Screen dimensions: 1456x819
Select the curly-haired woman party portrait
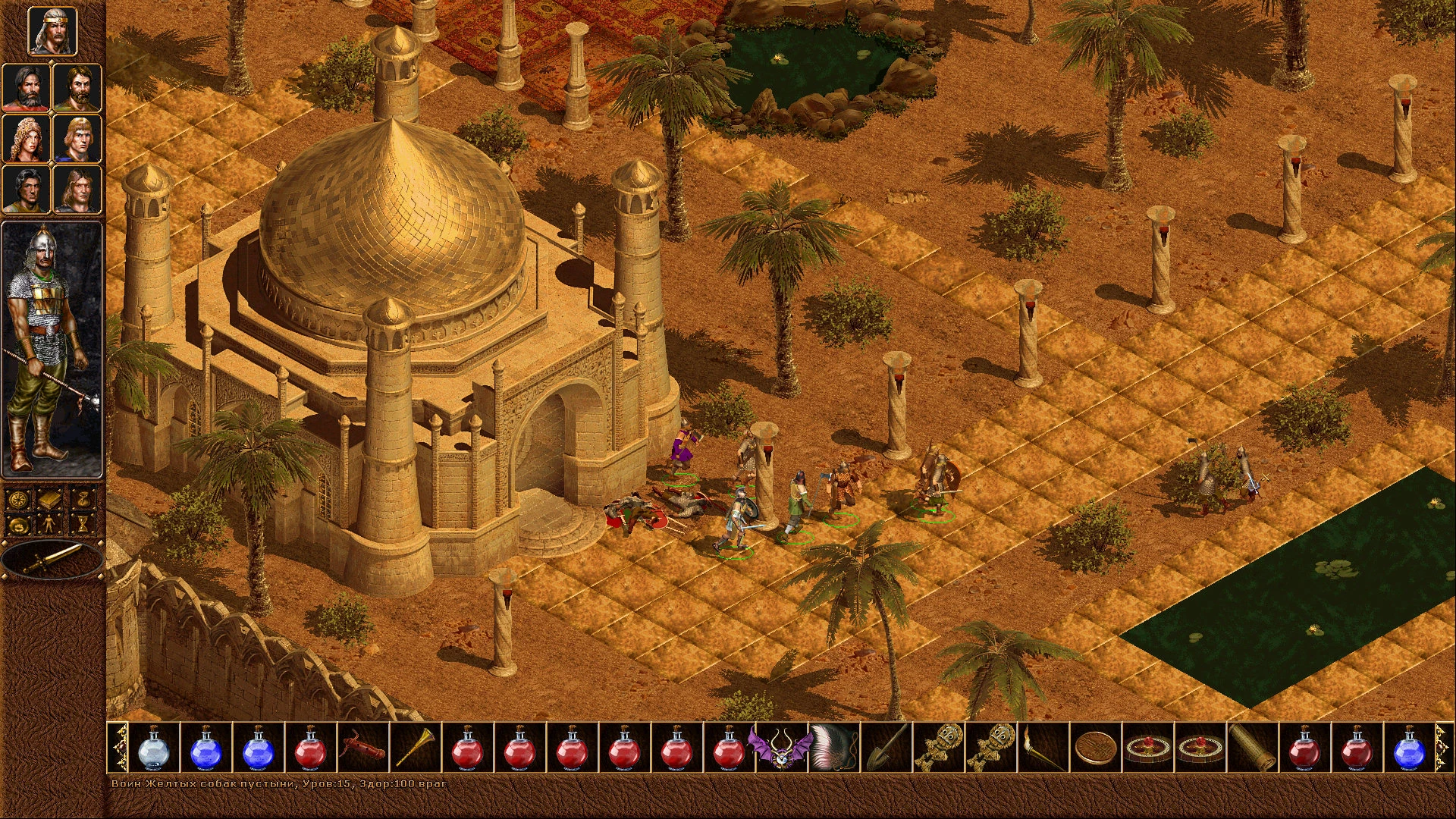click(x=27, y=139)
